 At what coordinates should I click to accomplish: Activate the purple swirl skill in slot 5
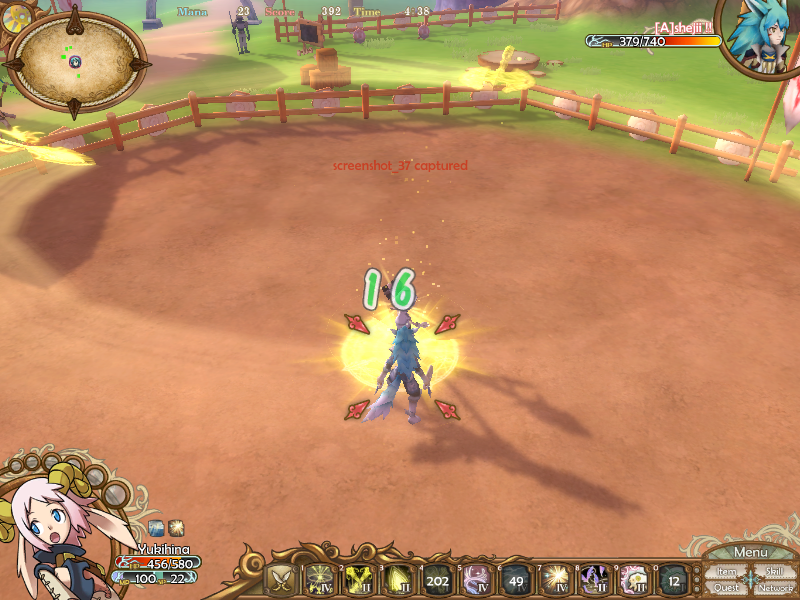pyautogui.click(x=477, y=579)
